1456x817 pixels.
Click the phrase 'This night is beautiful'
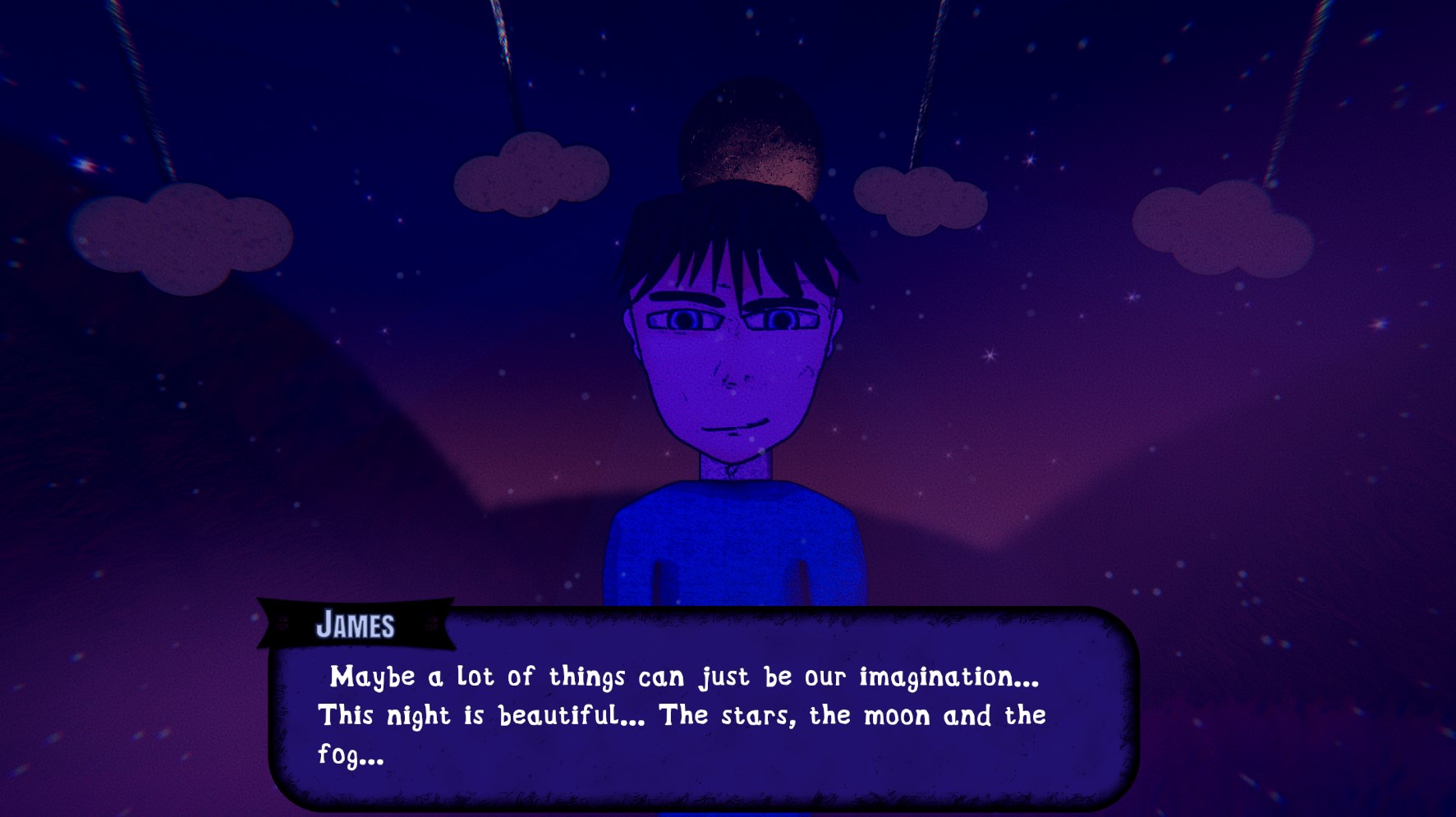coord(468,714)
